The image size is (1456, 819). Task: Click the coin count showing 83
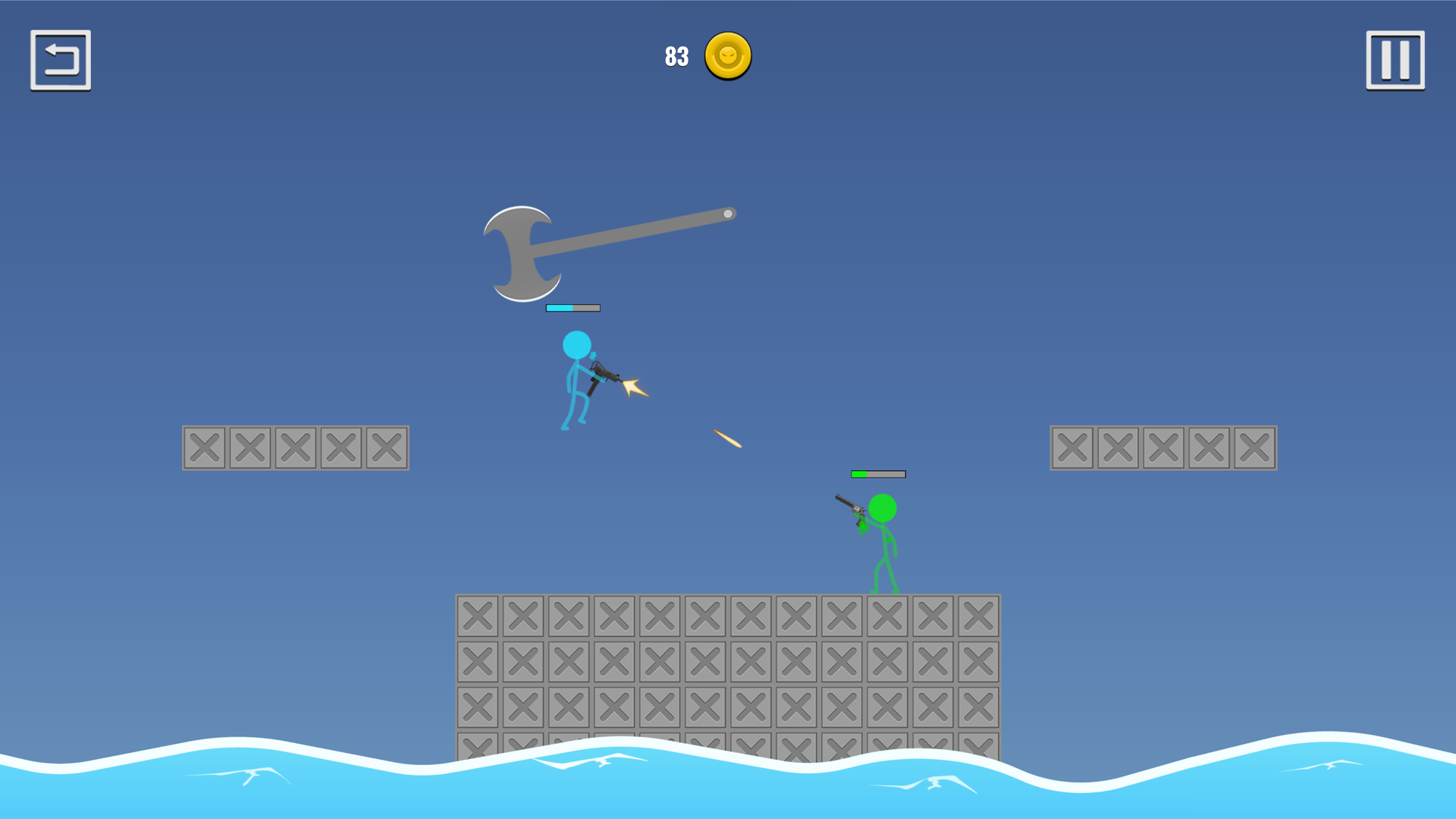pyautogui.click(x=676, y=55)
